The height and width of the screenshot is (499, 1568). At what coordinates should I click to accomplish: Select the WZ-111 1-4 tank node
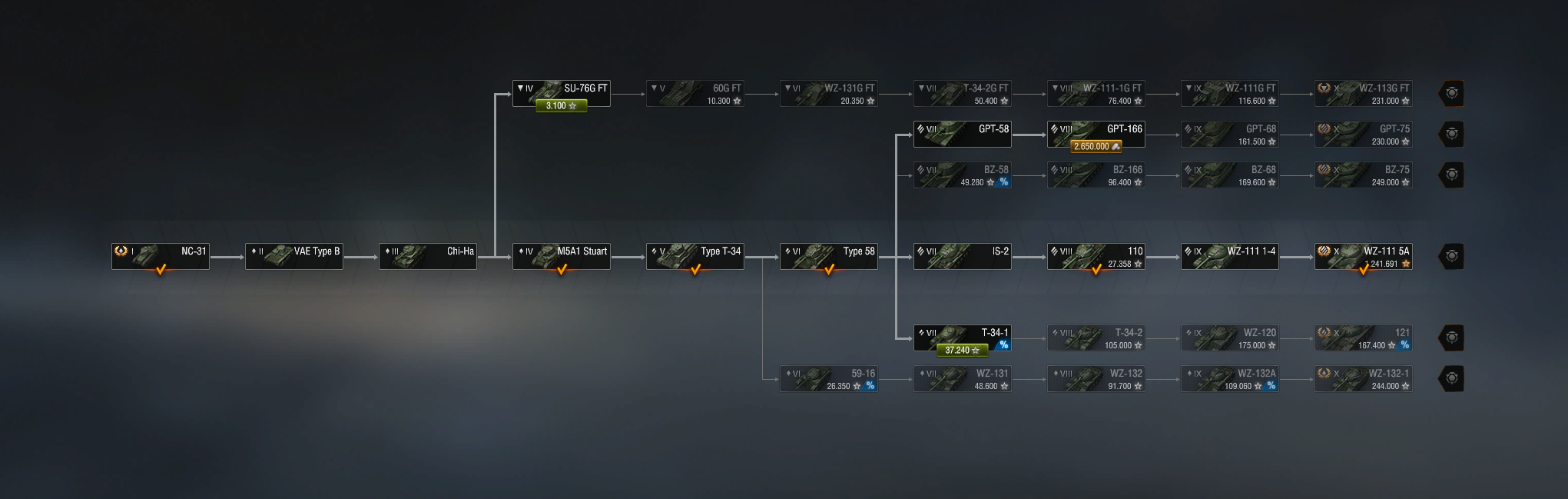coord(1229,256)
